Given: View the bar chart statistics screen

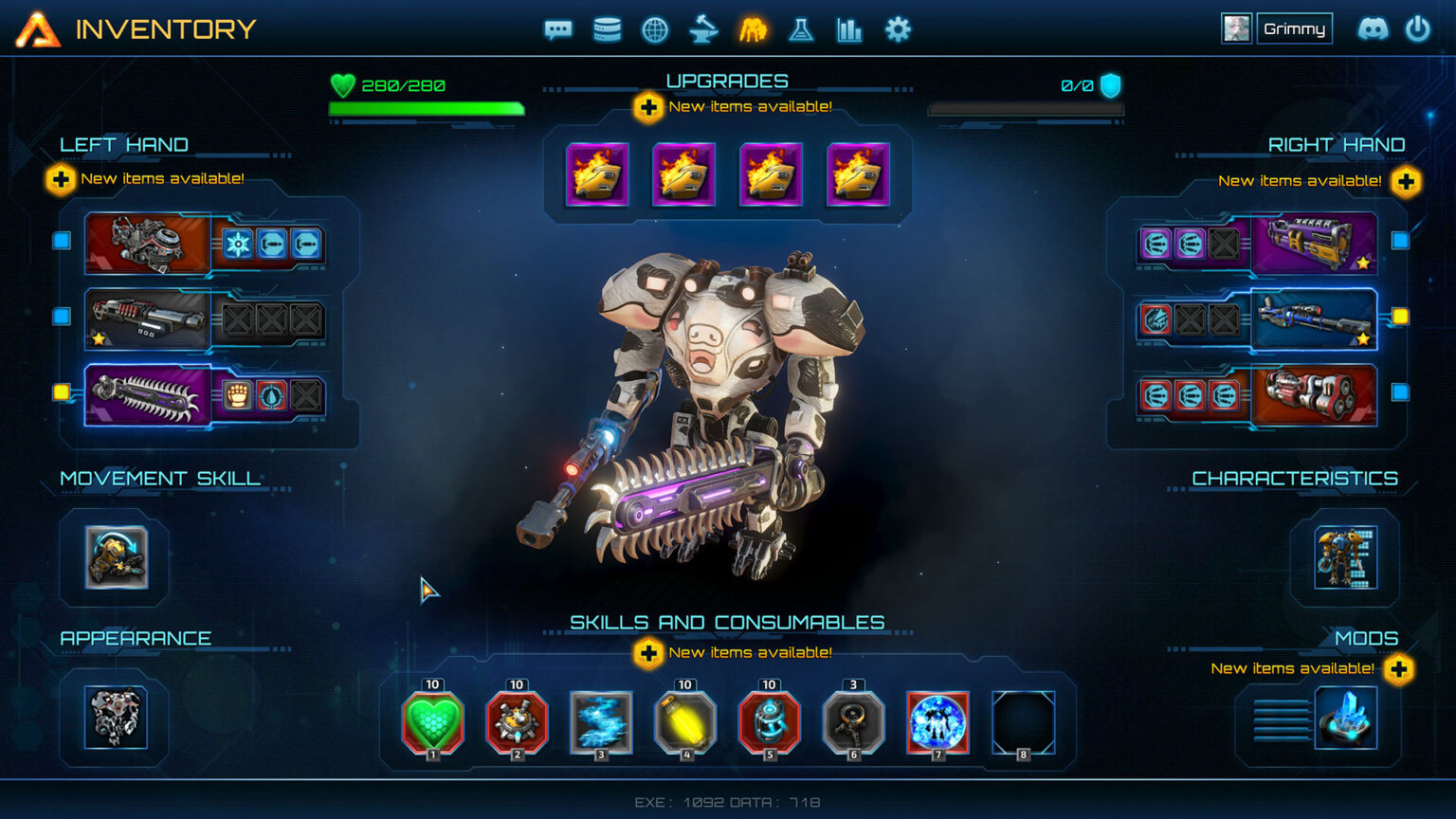Looking at the screenshot, I should [x=849, y=29].
